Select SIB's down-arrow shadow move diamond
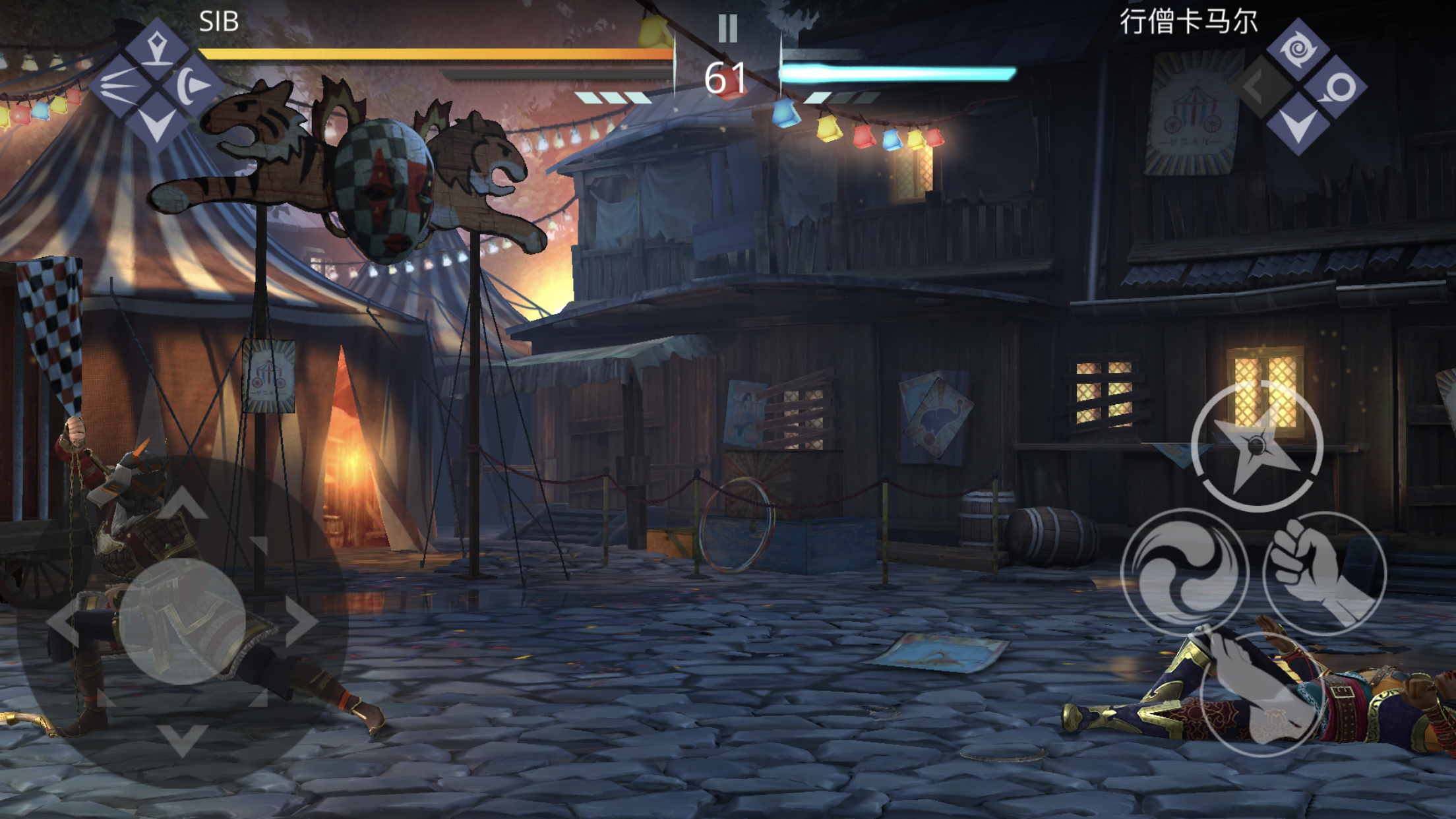The image size is (1456, 819). 157,122
